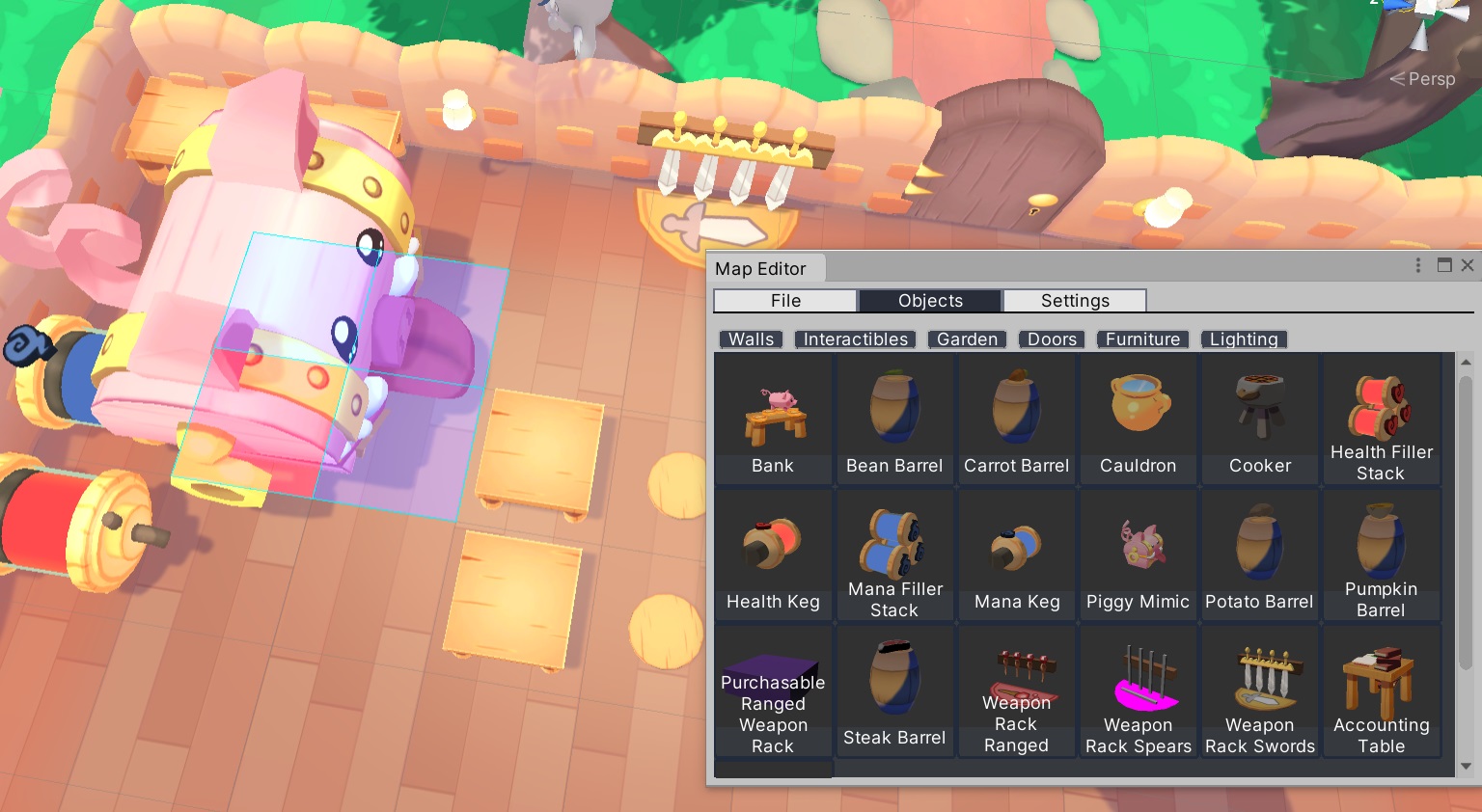
Task: Close the Map Editor window
Action: point(1468,265)
